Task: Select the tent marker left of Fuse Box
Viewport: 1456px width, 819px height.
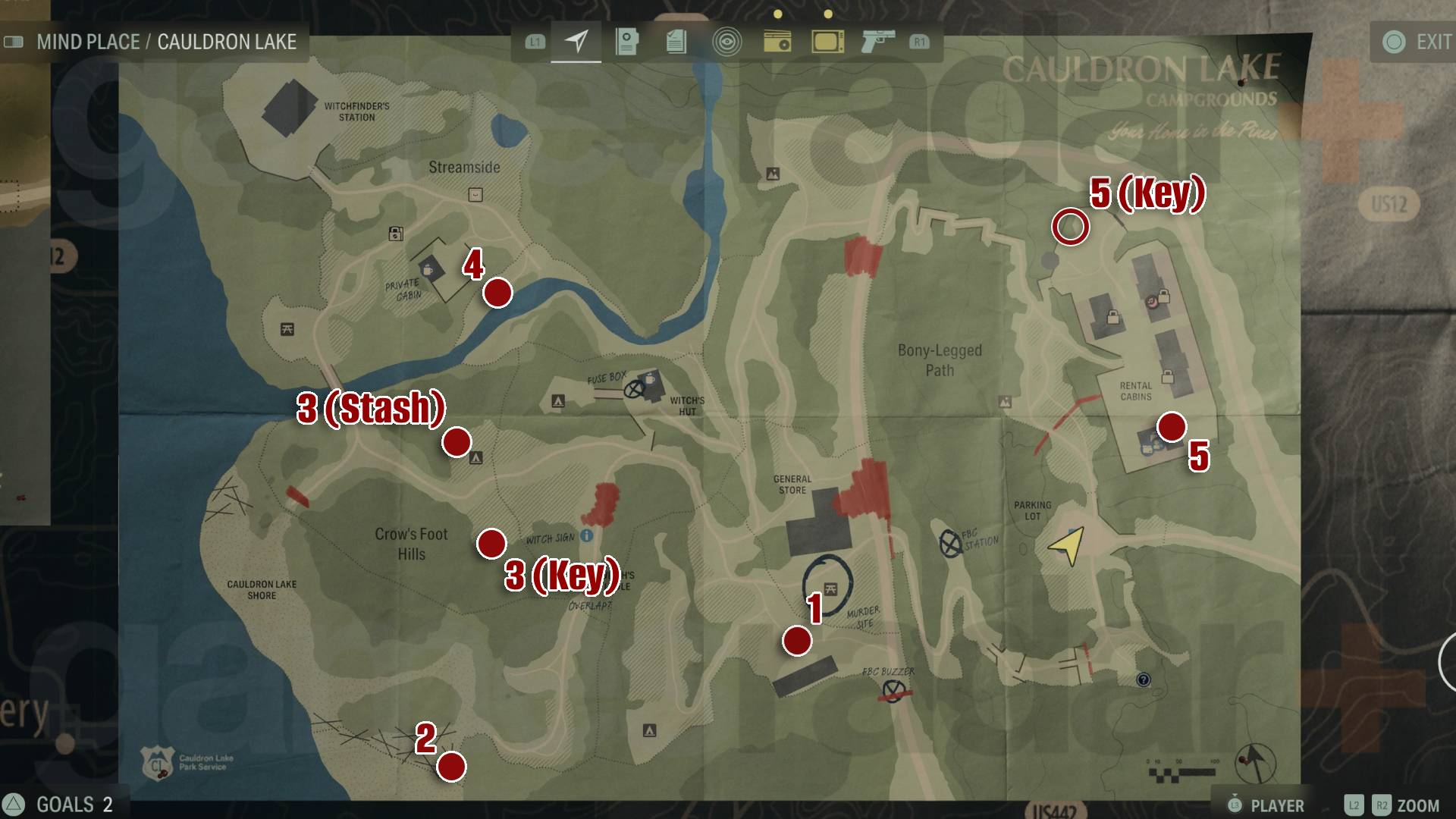Action: (558, 401)
